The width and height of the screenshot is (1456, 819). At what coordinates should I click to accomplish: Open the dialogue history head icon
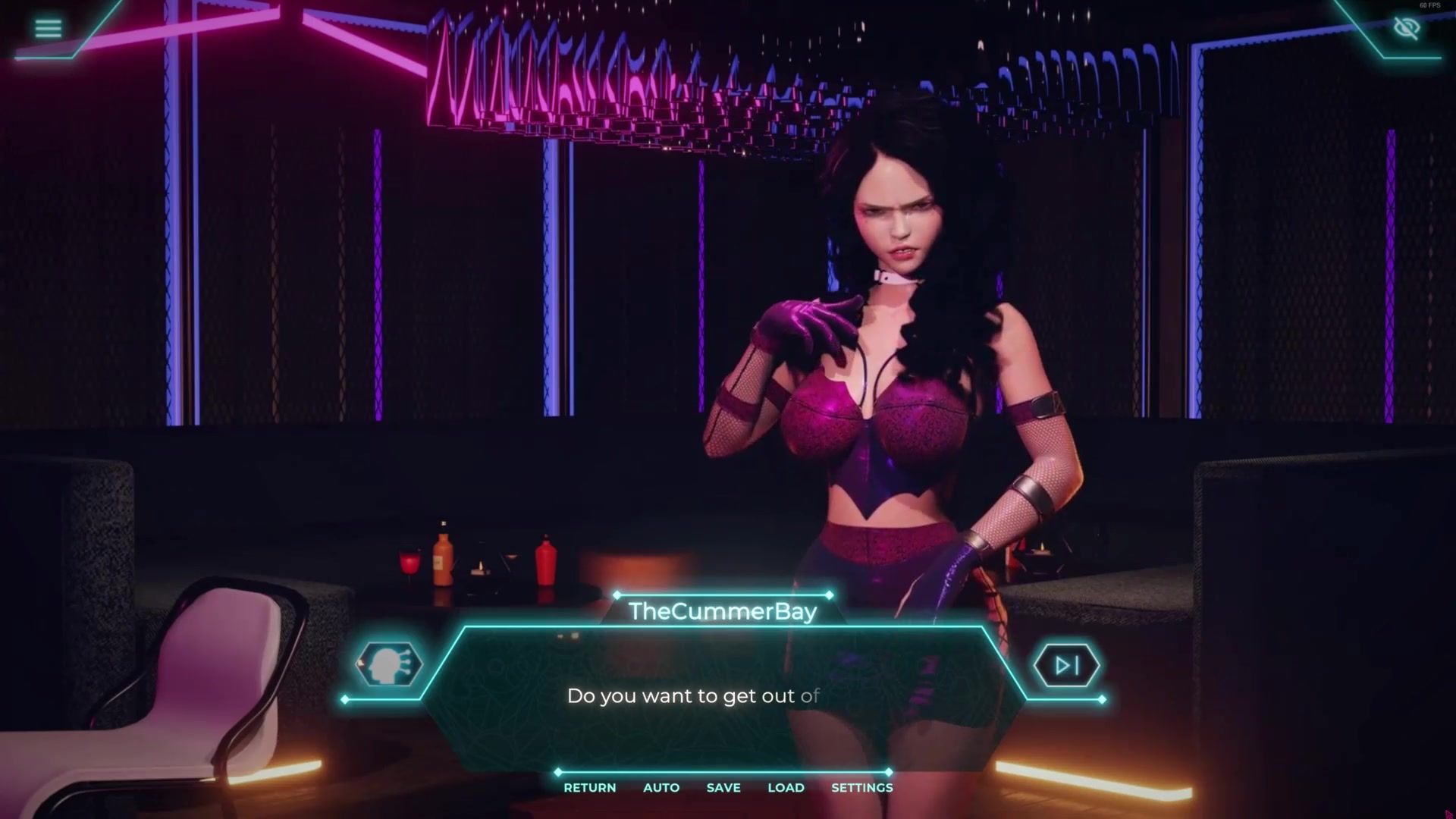[389, 664]
